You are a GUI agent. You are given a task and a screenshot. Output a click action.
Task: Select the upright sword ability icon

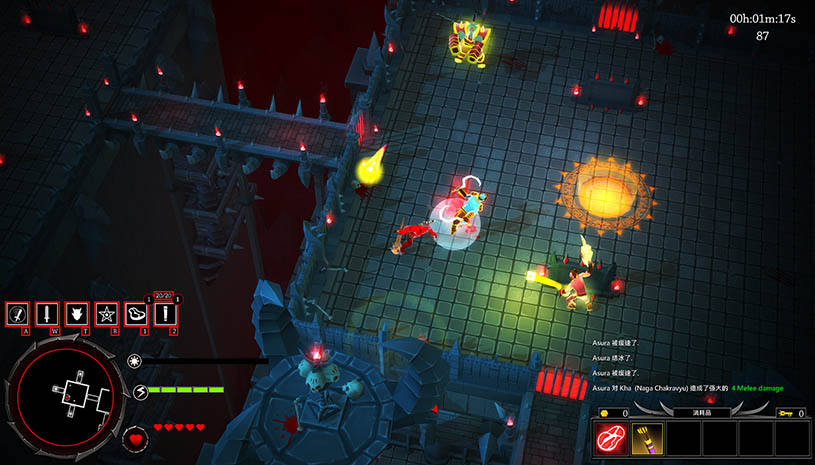[47, 314]
